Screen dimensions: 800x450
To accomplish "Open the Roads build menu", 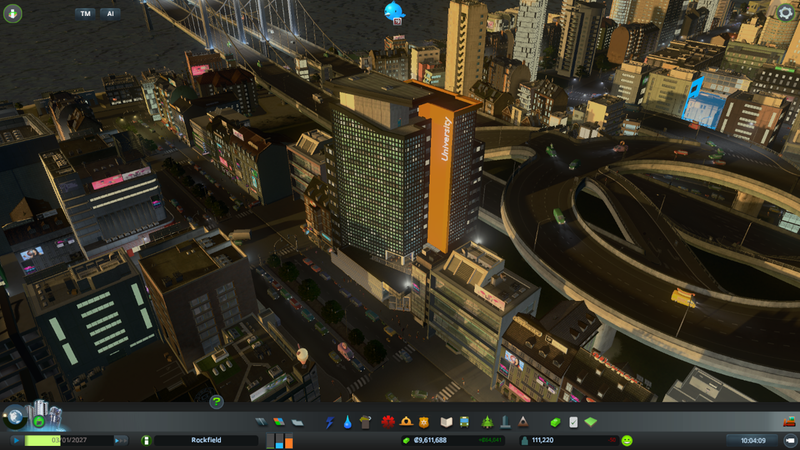I will tap(262, 422).
